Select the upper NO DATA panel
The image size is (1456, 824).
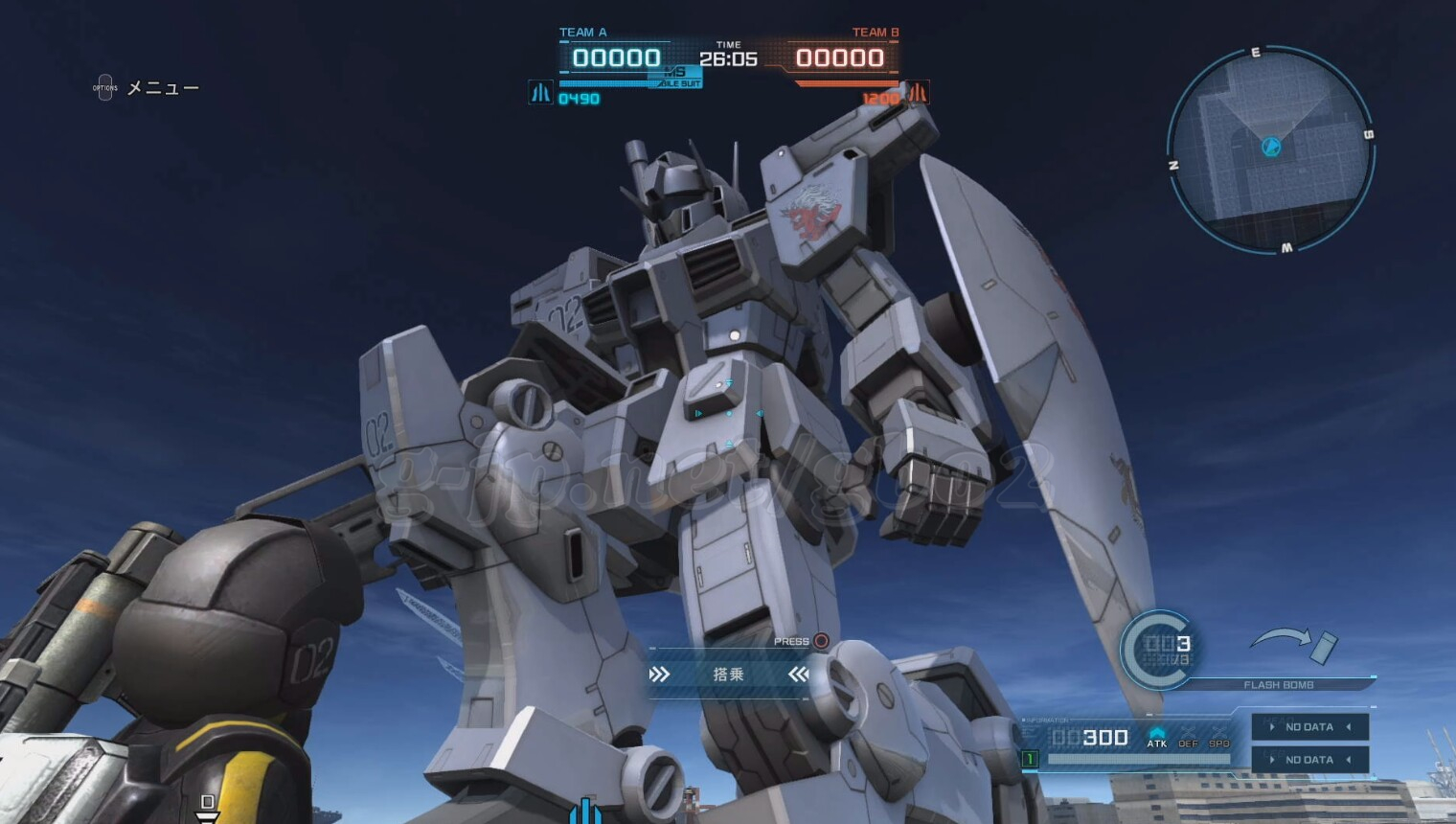pos(1309,727)
